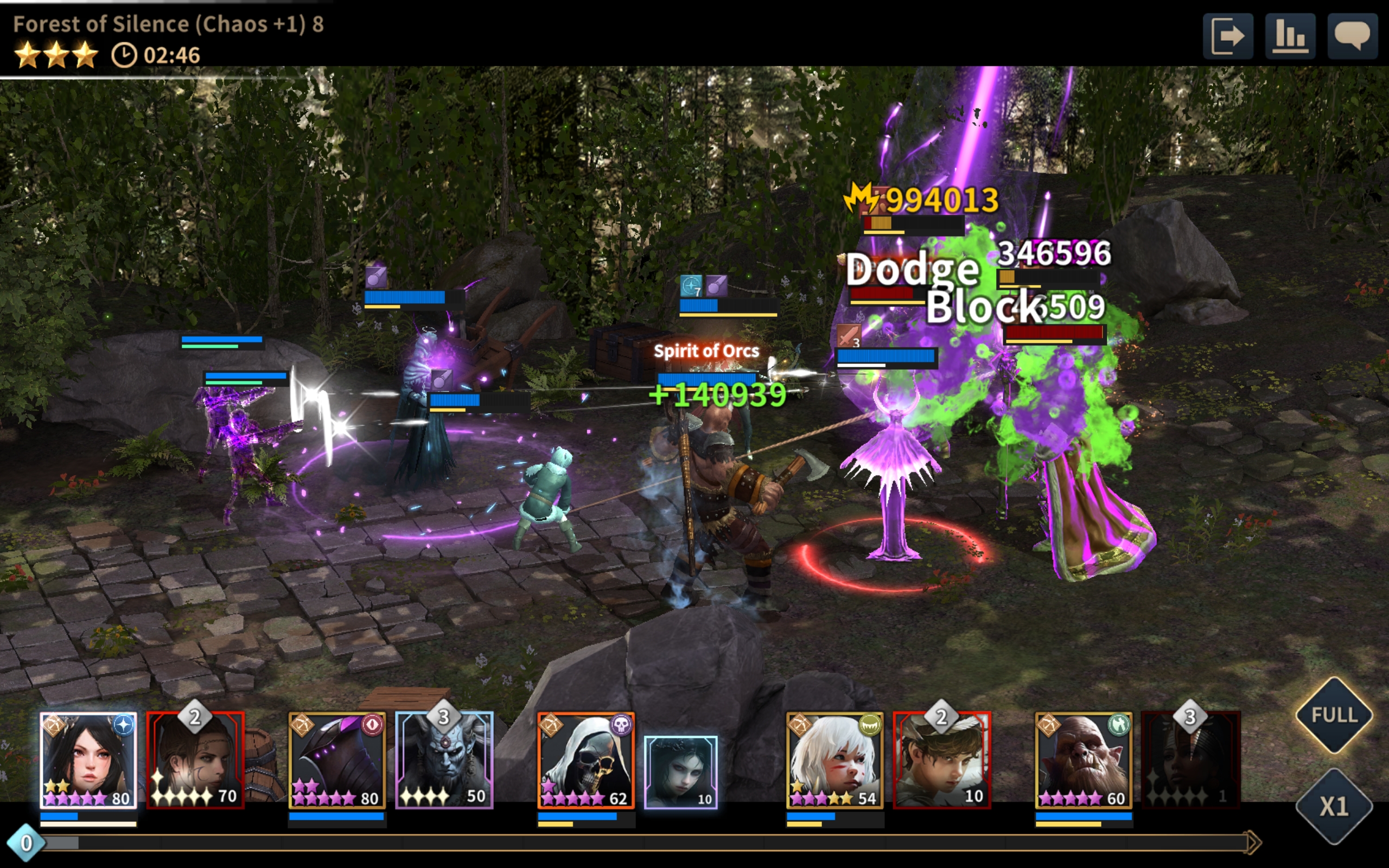Select the feathered-hat boy hero, level 10

941,760
